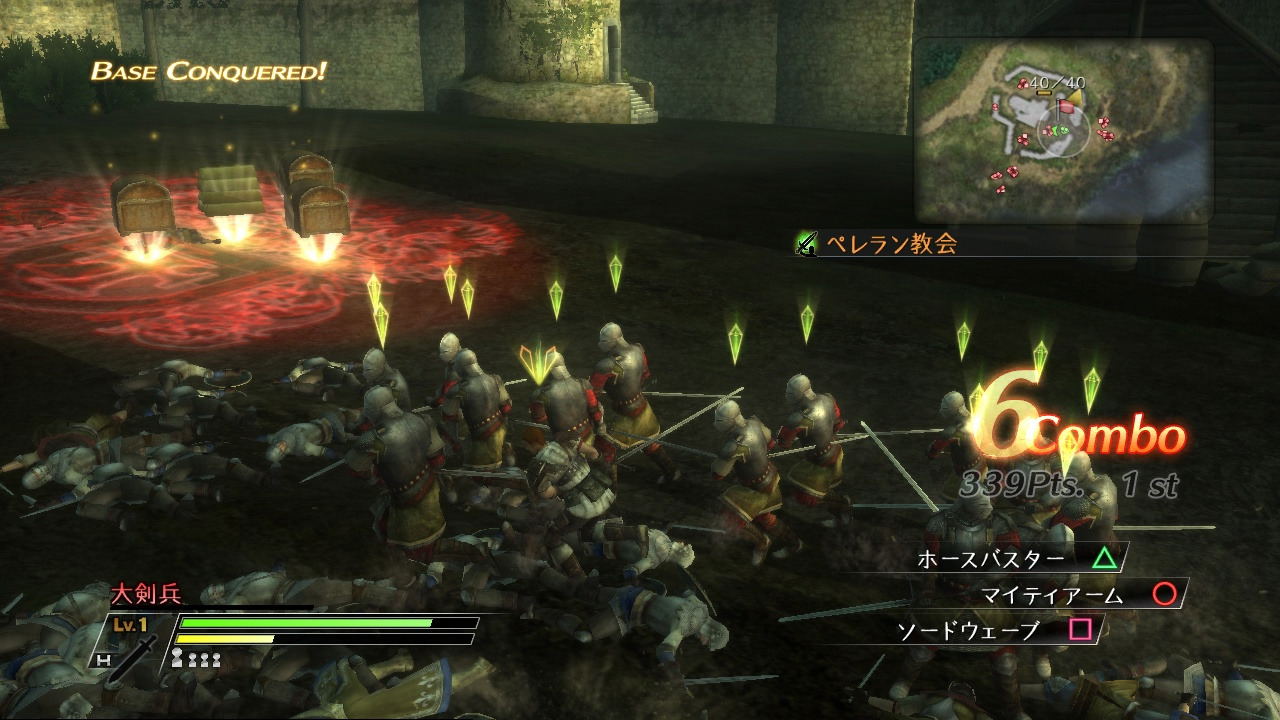Click the 大剣兵 class name label

point(145,595)
